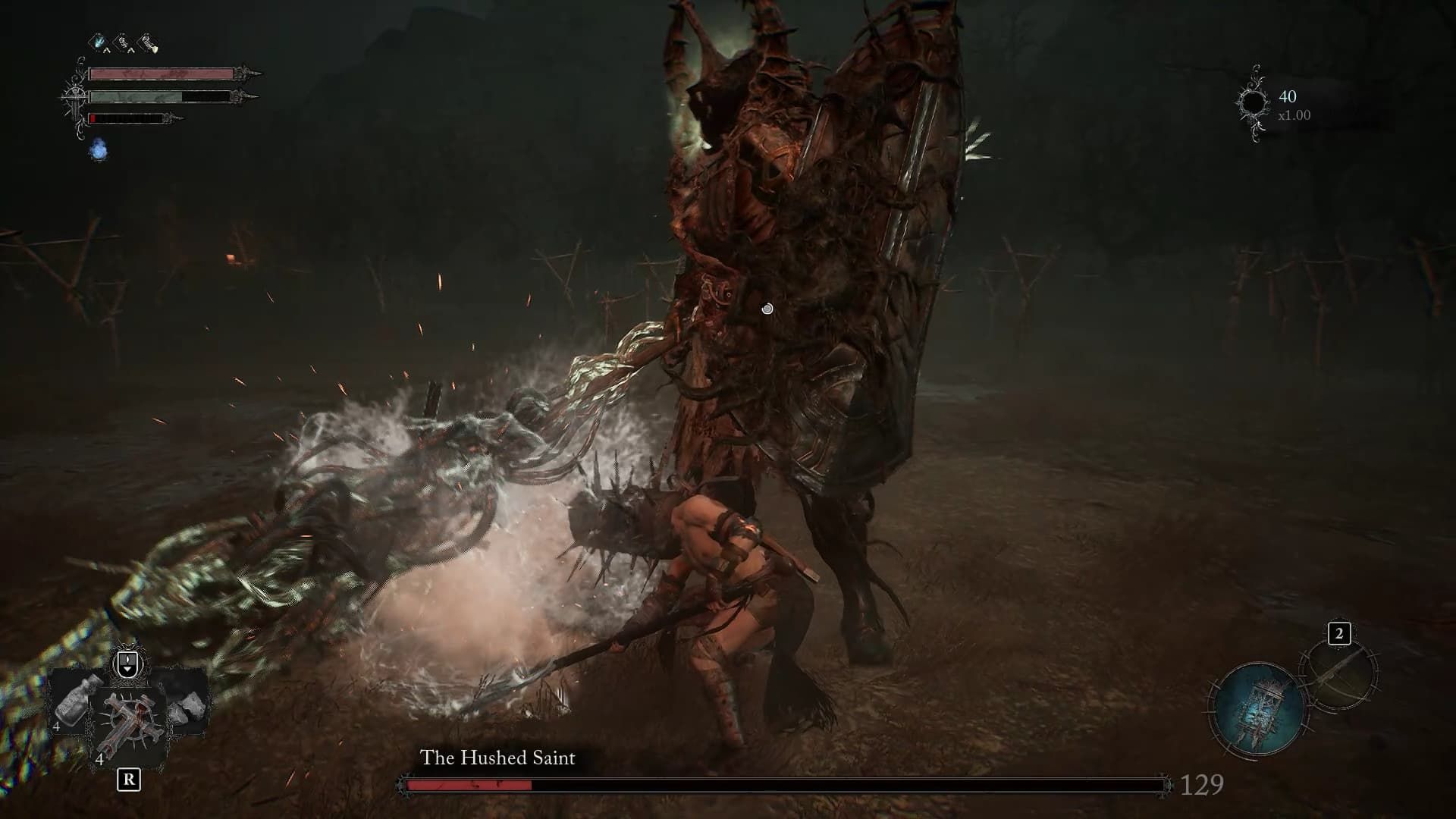1456x819 pixels.
Task: Select the crossbow in the ranged weapon wheel
Action: tap(1343, 675)
